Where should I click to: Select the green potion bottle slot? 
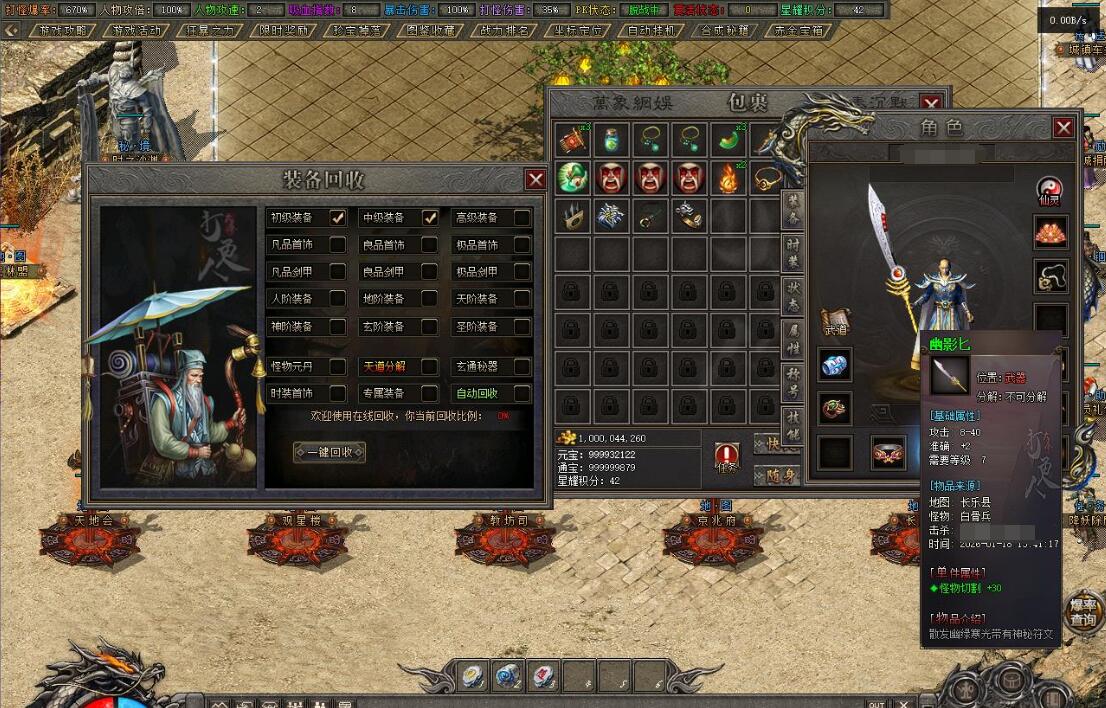(x=610, y=140)
